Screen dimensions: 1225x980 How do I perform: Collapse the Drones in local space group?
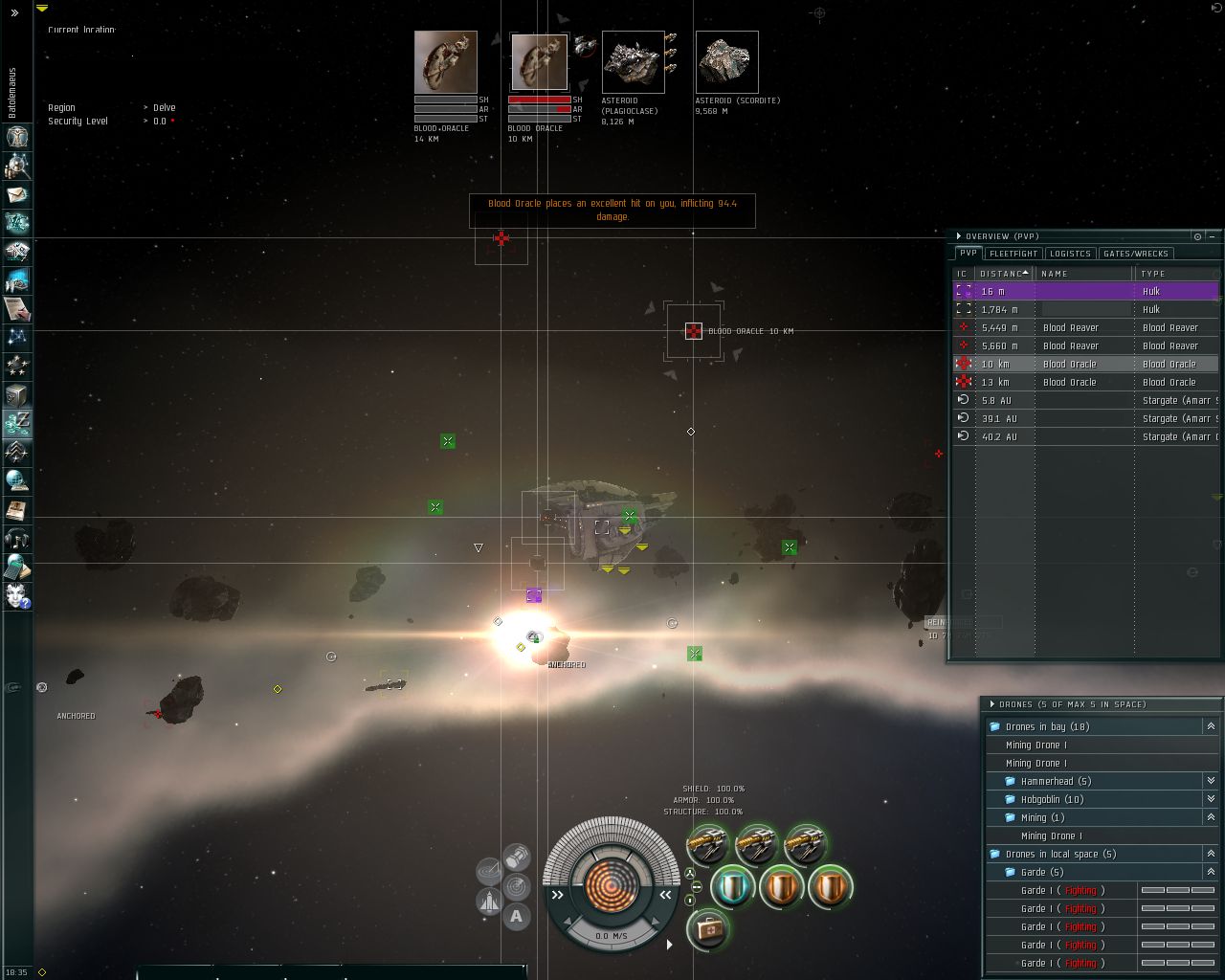[1211, 854]
